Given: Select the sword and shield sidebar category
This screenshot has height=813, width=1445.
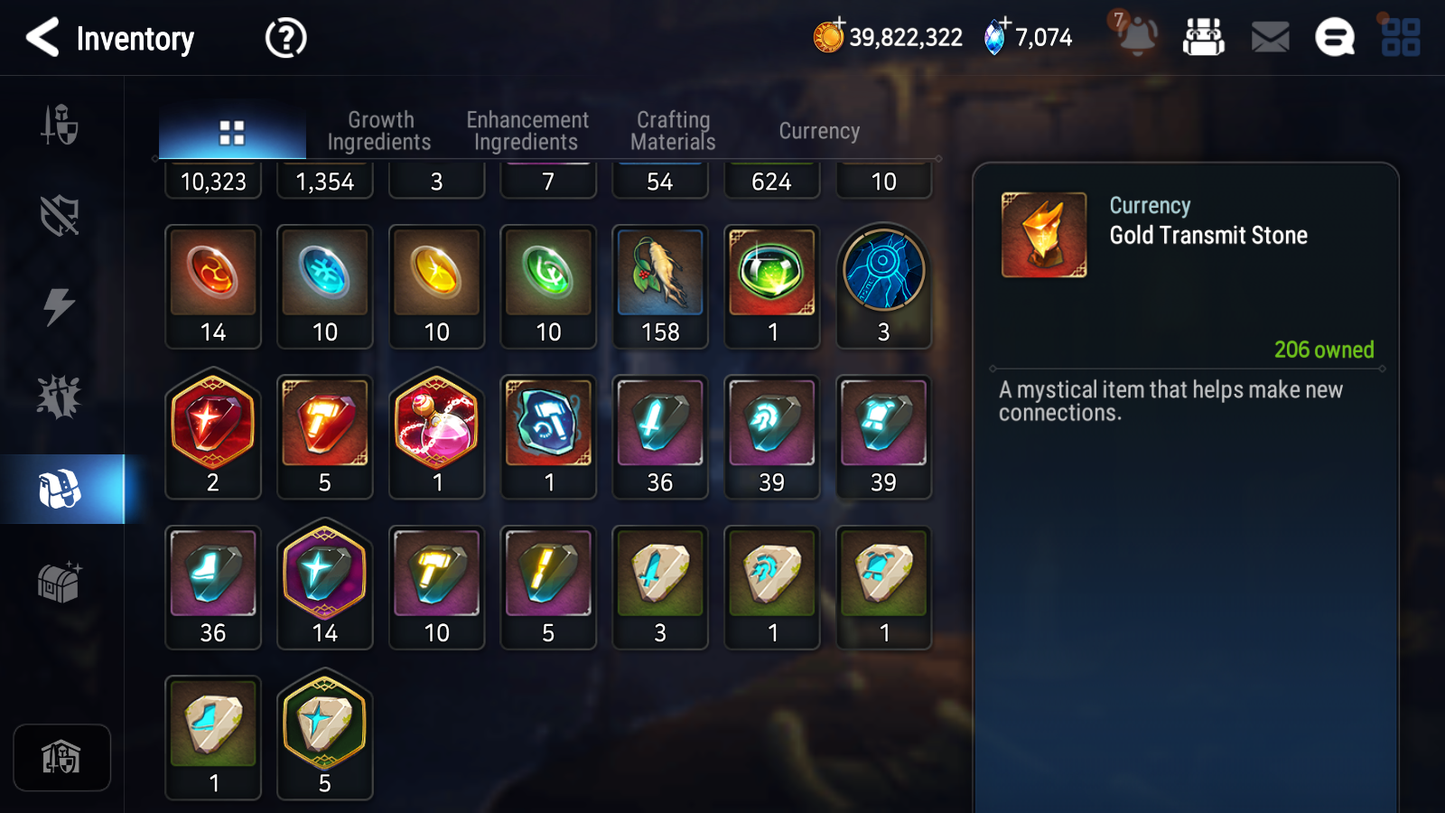Looking at the screenshot, I should 59,125.
